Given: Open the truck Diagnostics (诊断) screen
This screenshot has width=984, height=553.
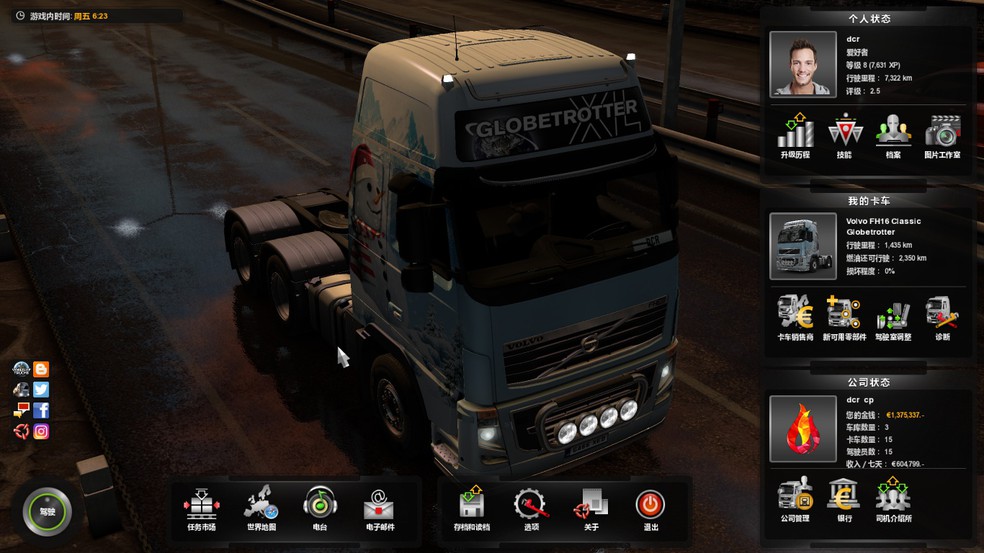Looking at the screenshot, I should pyautogui.click(x=942, y=317).
